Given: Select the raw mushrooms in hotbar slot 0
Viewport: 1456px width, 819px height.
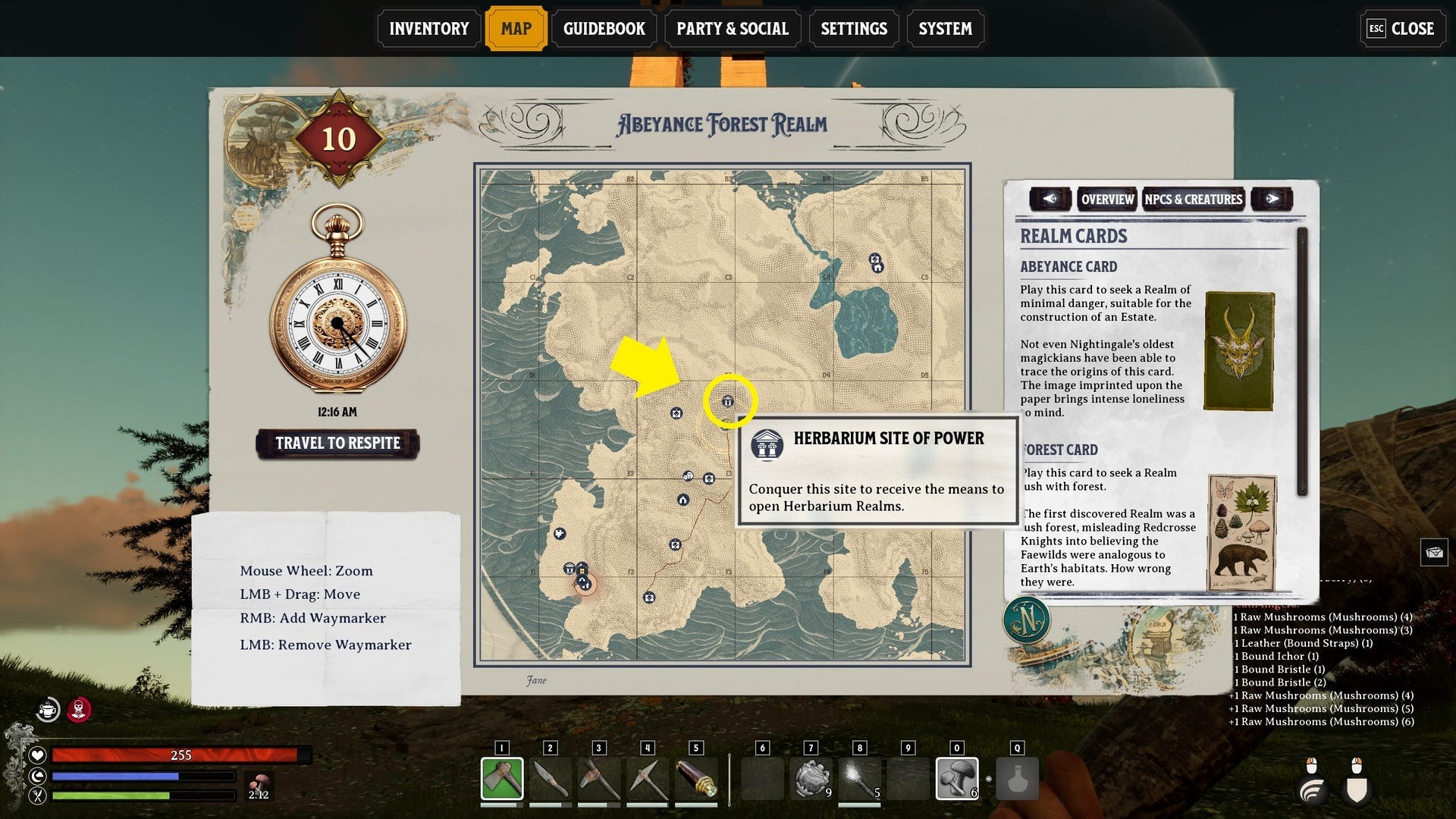Looking at the screenshot, I should [958, 777].
